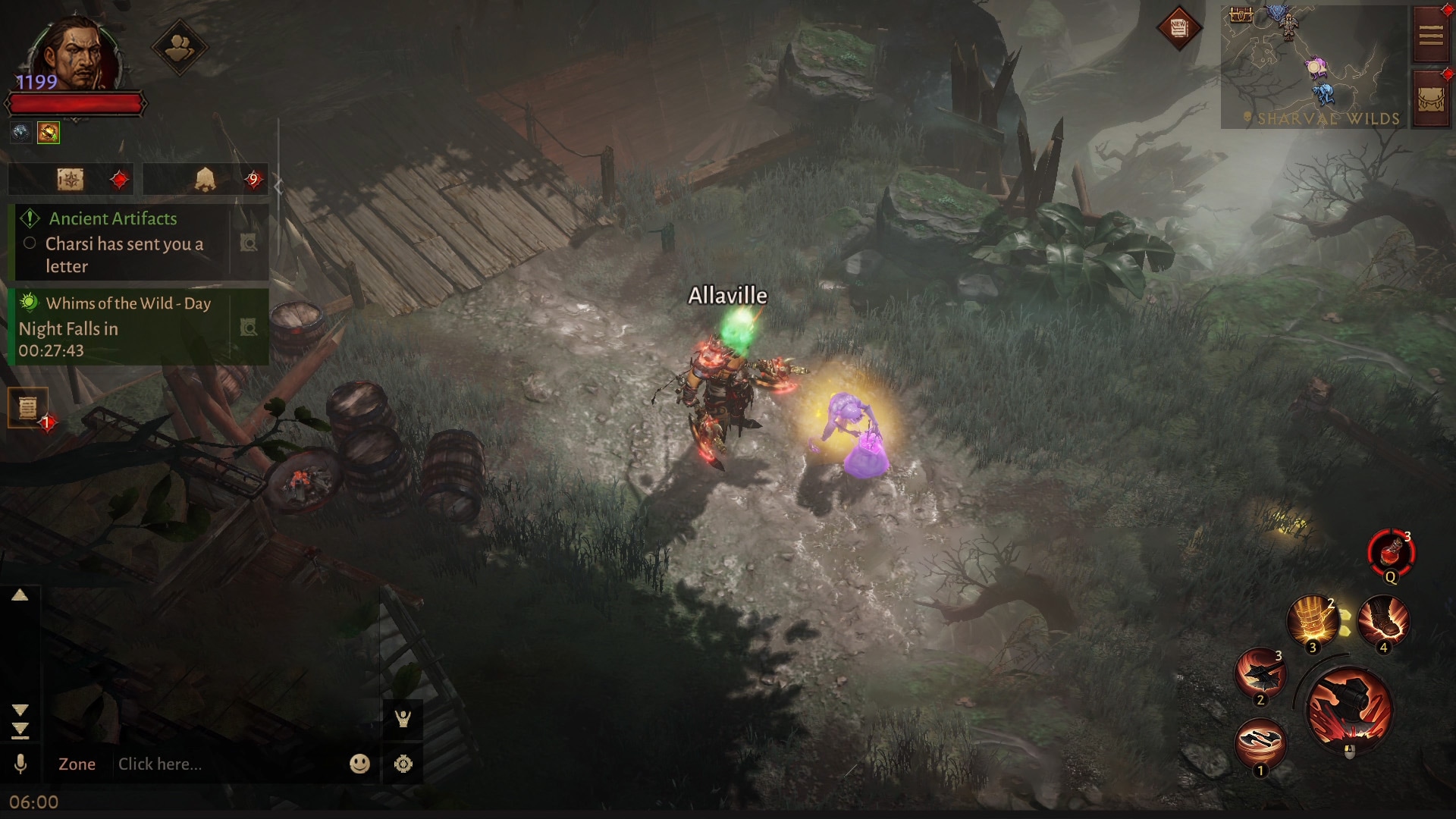The height and width of the screenshot is (819, 1456).
Task: Use the health potion
Action: coord(1391,553)
